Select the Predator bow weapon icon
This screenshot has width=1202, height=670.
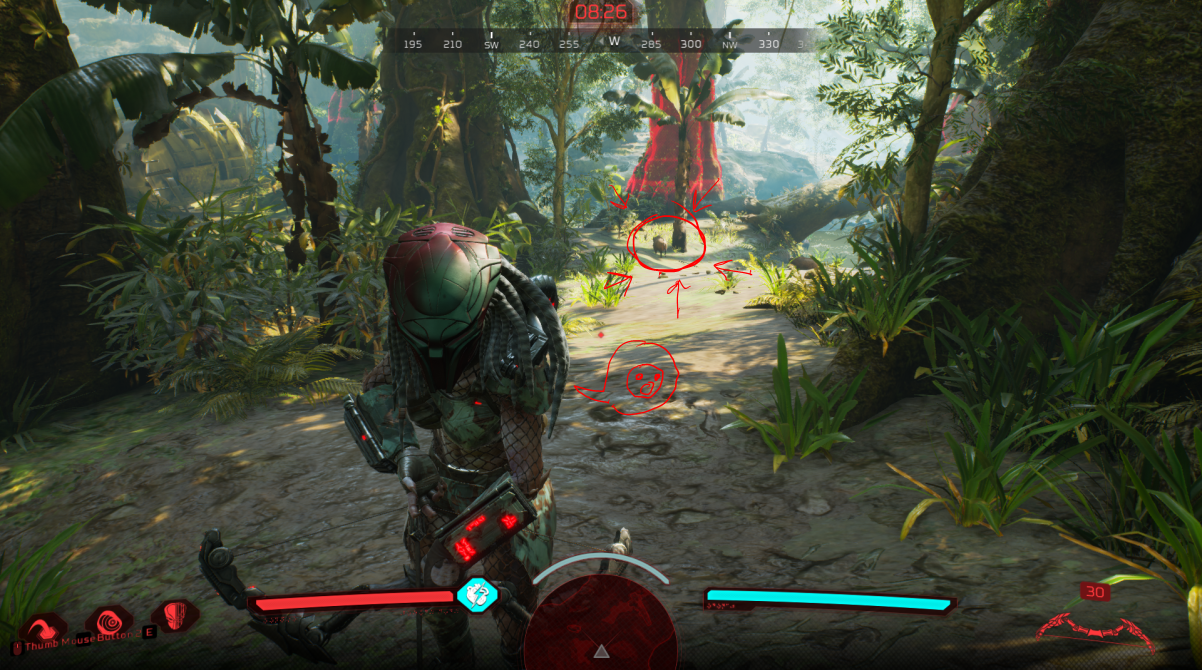pos(1096,628)
